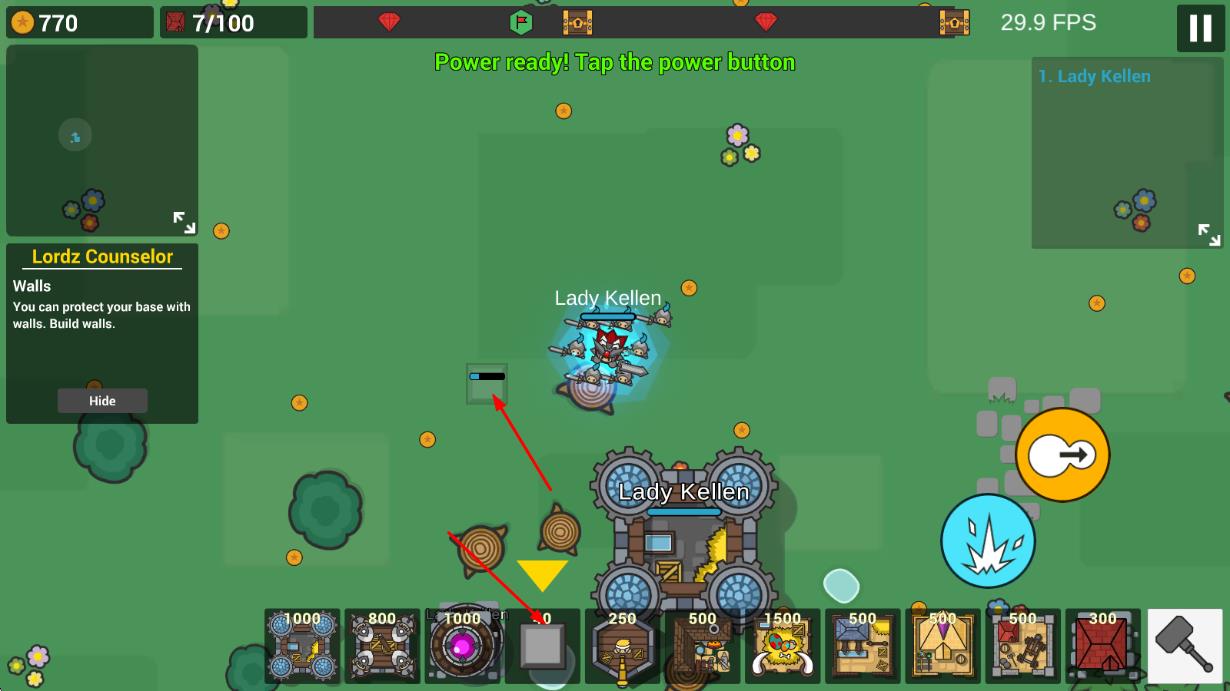This screenshot has height=691, width=1230.
Task: Choose the 500-cost building with purple tent
Action: [942, 646]
